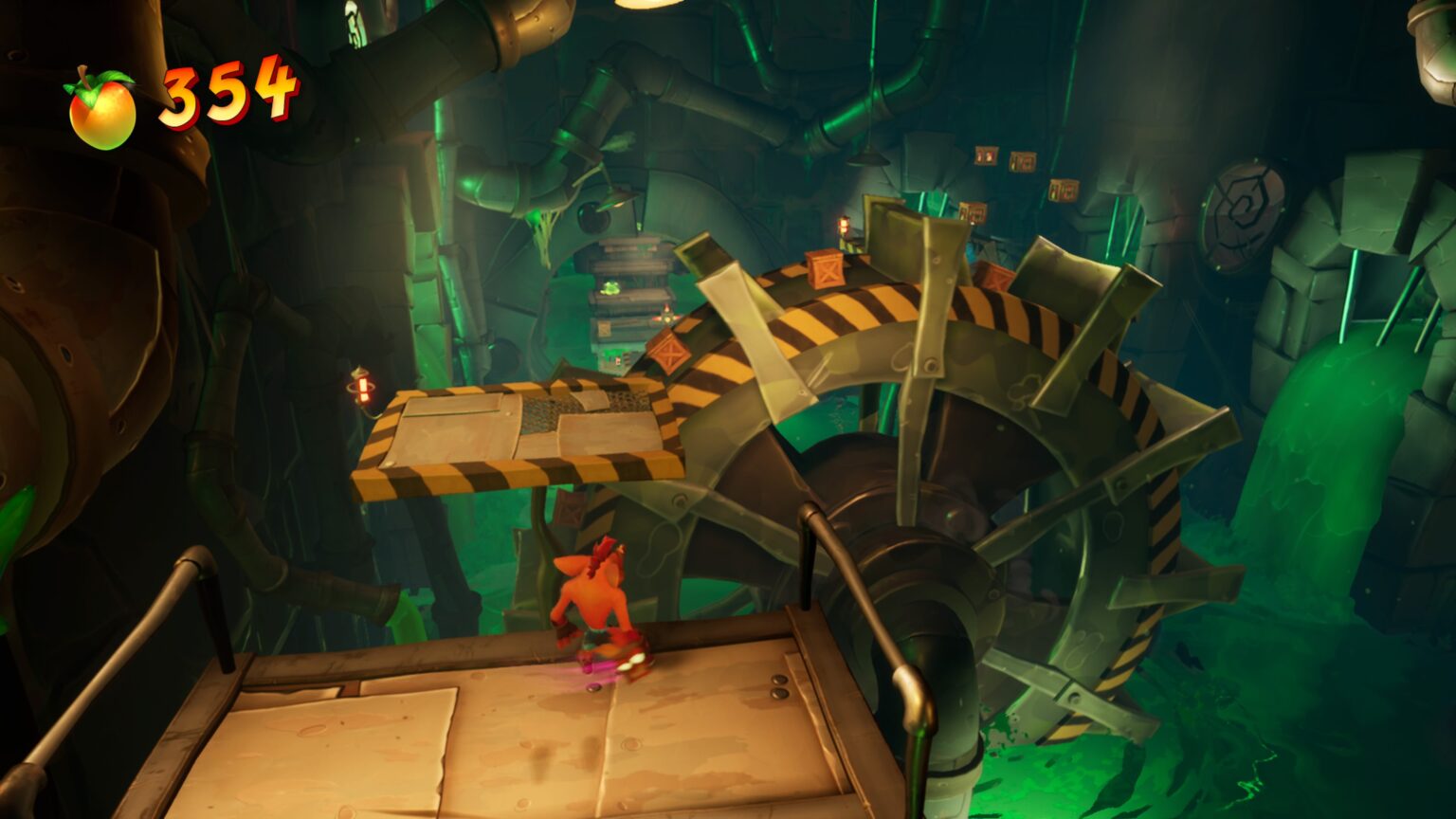Select the crate pair mounted highest on the wall
This screenshot has height=819, width=1456.
point(986,156)
